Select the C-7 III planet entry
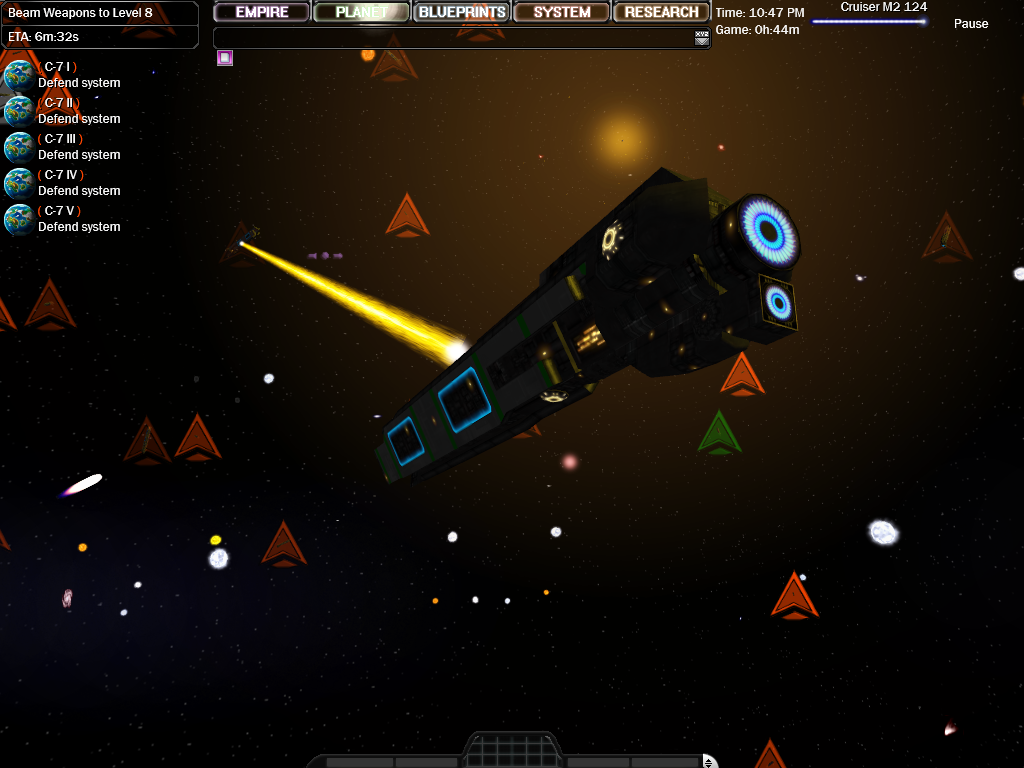The image size is (1024, 768). pos(19,147)
